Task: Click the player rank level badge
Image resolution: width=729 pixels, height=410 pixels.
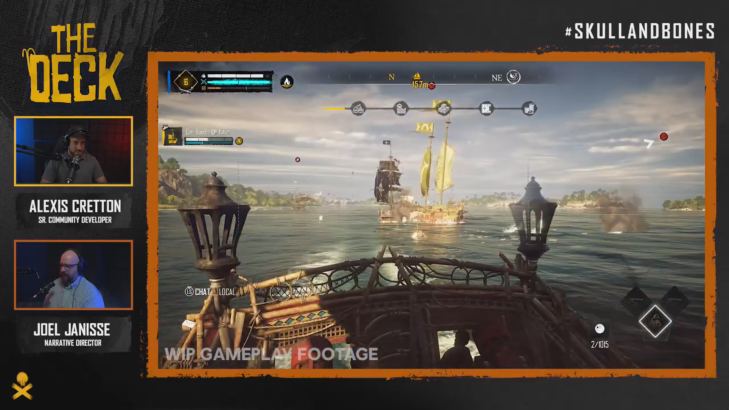Action: tap(185, 81)
